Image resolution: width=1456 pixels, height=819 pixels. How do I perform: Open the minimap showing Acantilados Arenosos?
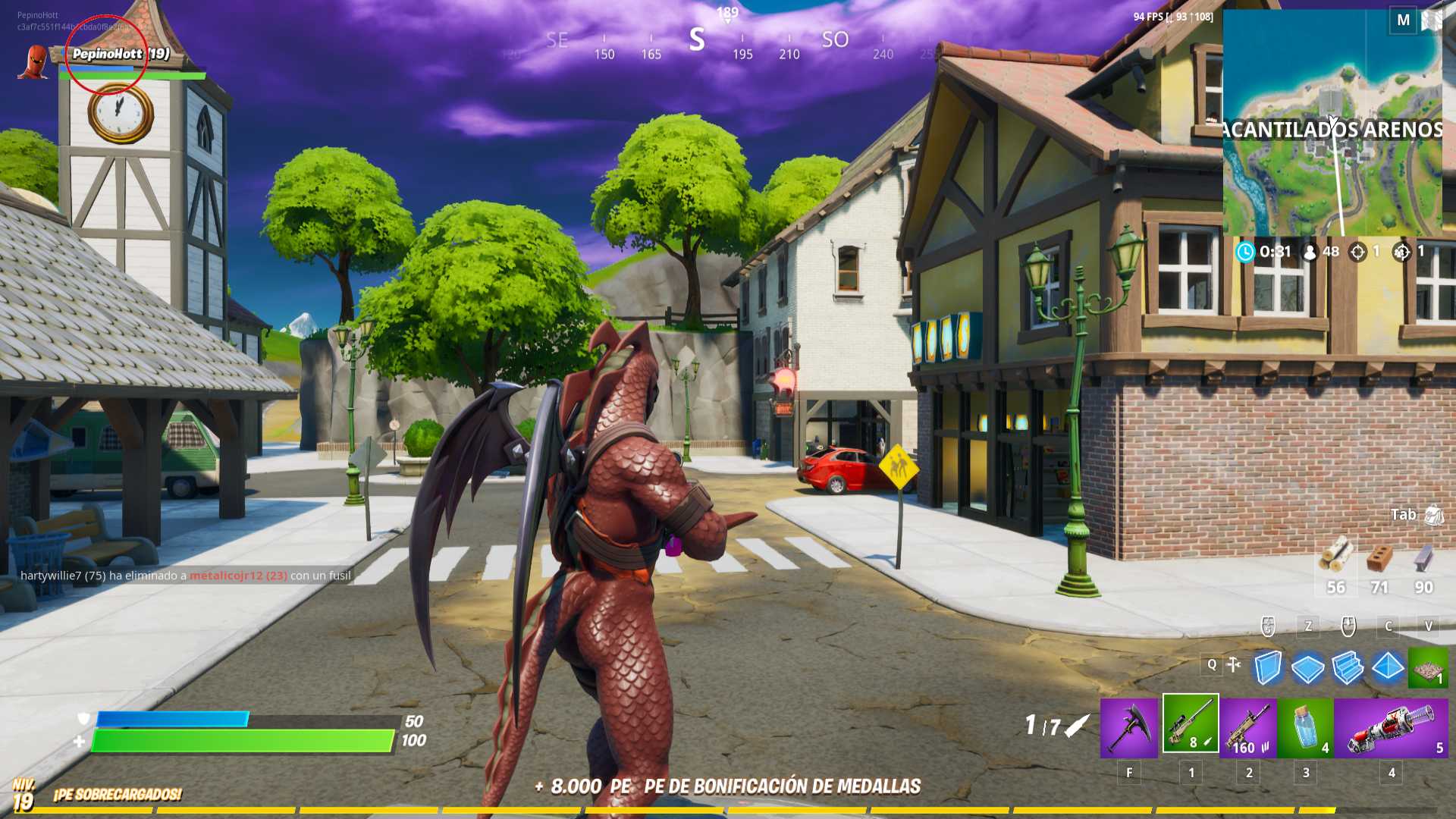(1332, 123)
